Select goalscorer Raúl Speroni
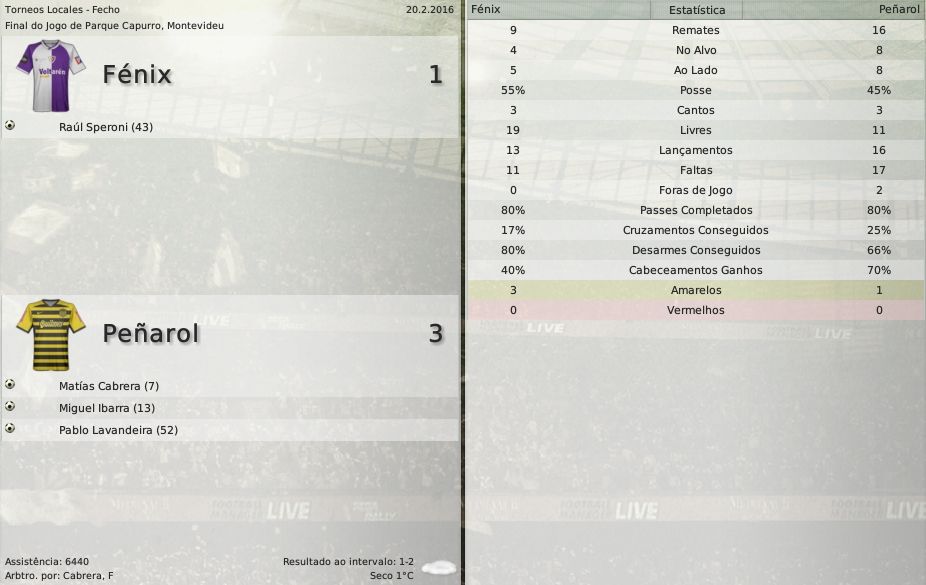The height and width of the screenshot is (585, 926). point(106,128)
